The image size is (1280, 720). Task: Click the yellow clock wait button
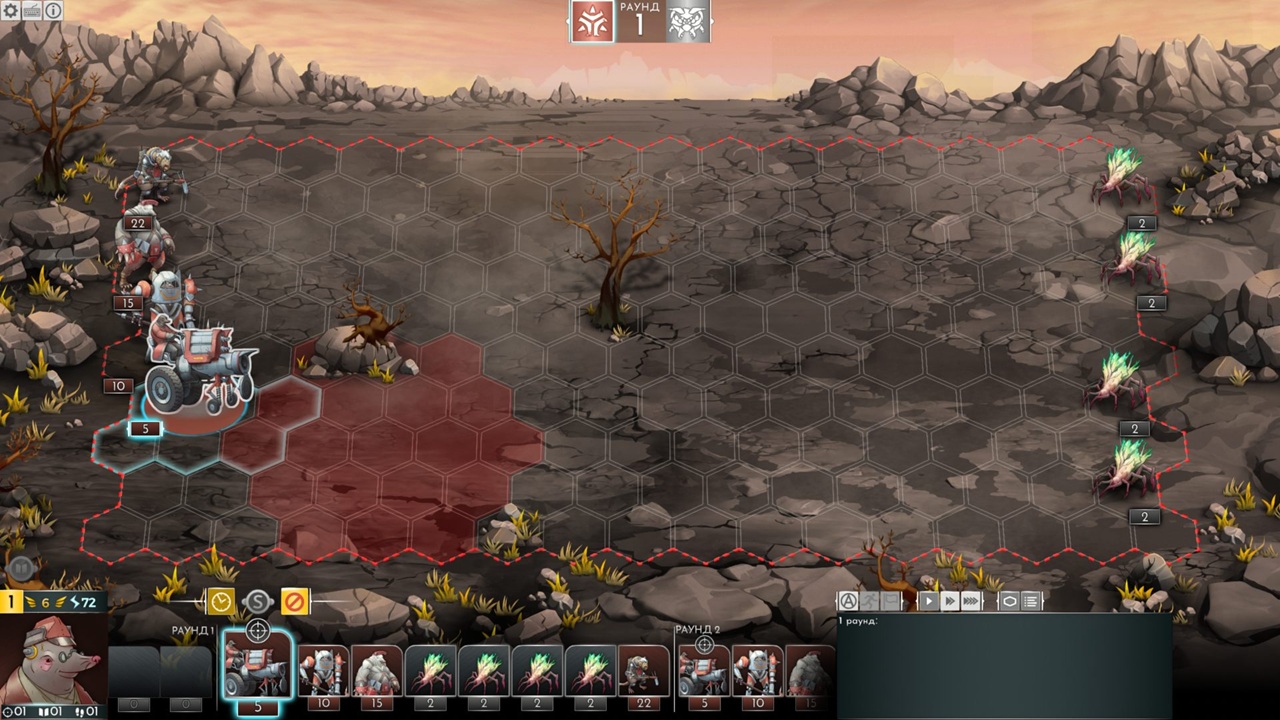(221, 601)
